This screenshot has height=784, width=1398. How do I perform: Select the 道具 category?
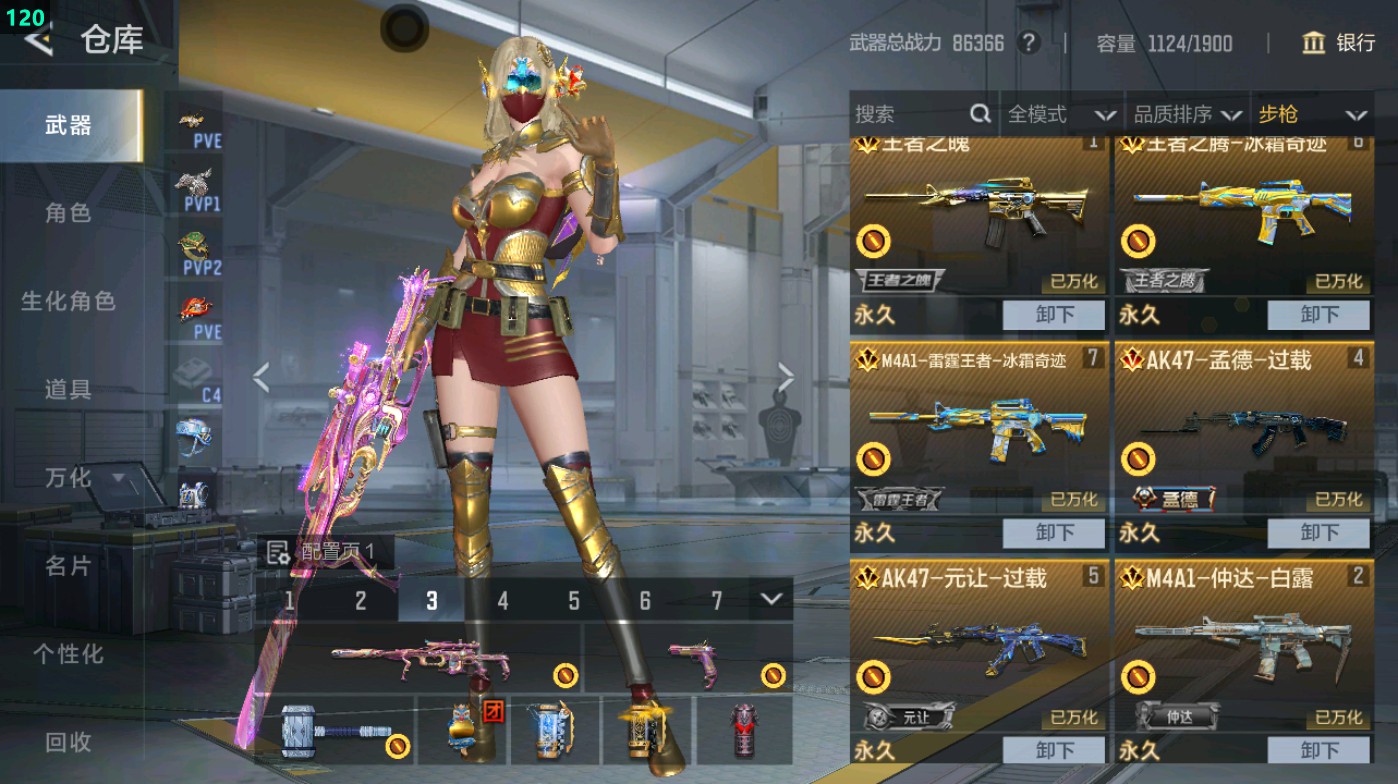click(x=69, y=389)
